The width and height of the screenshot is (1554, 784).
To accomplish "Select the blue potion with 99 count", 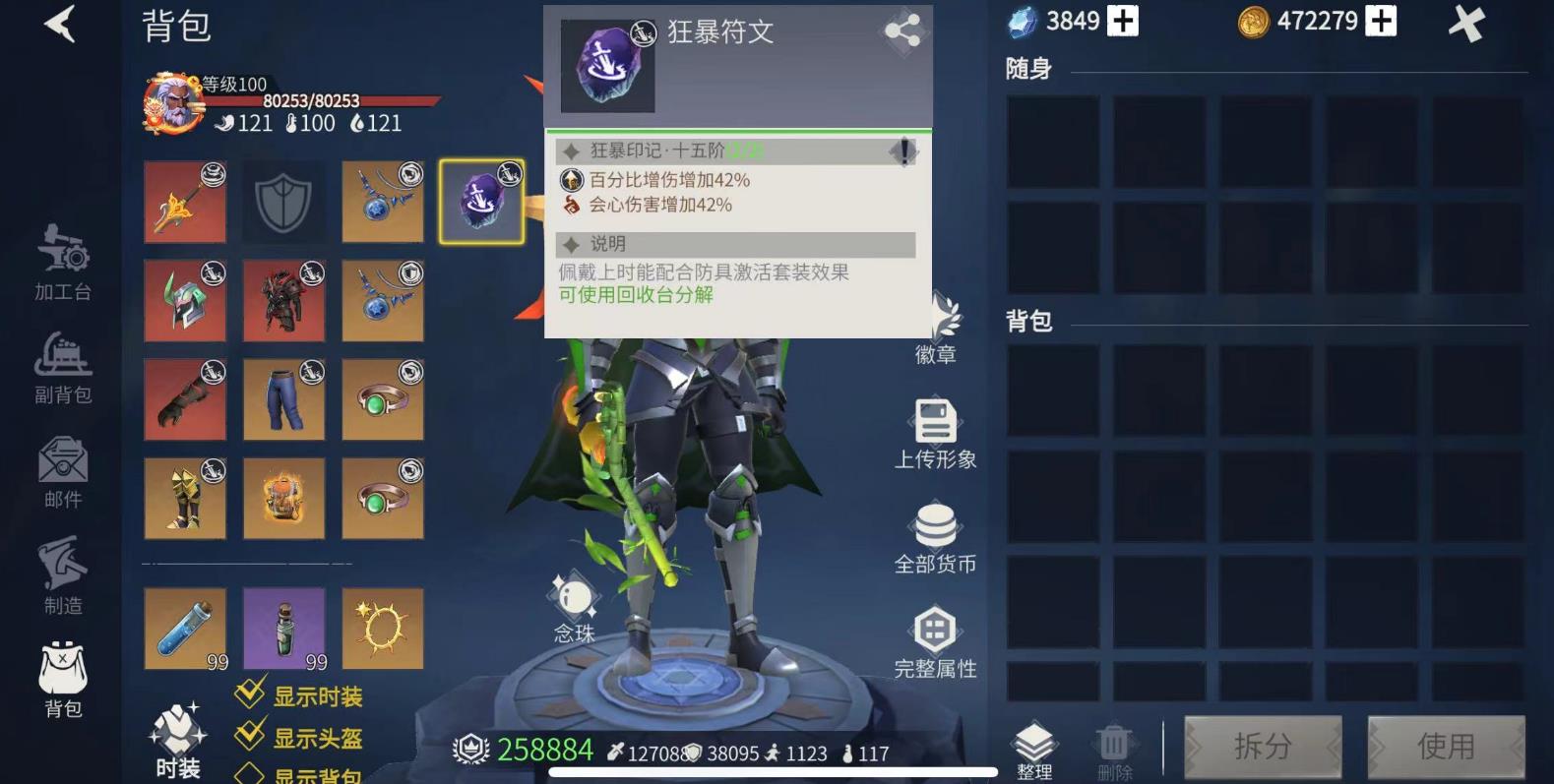I will (x=185, y=628).
